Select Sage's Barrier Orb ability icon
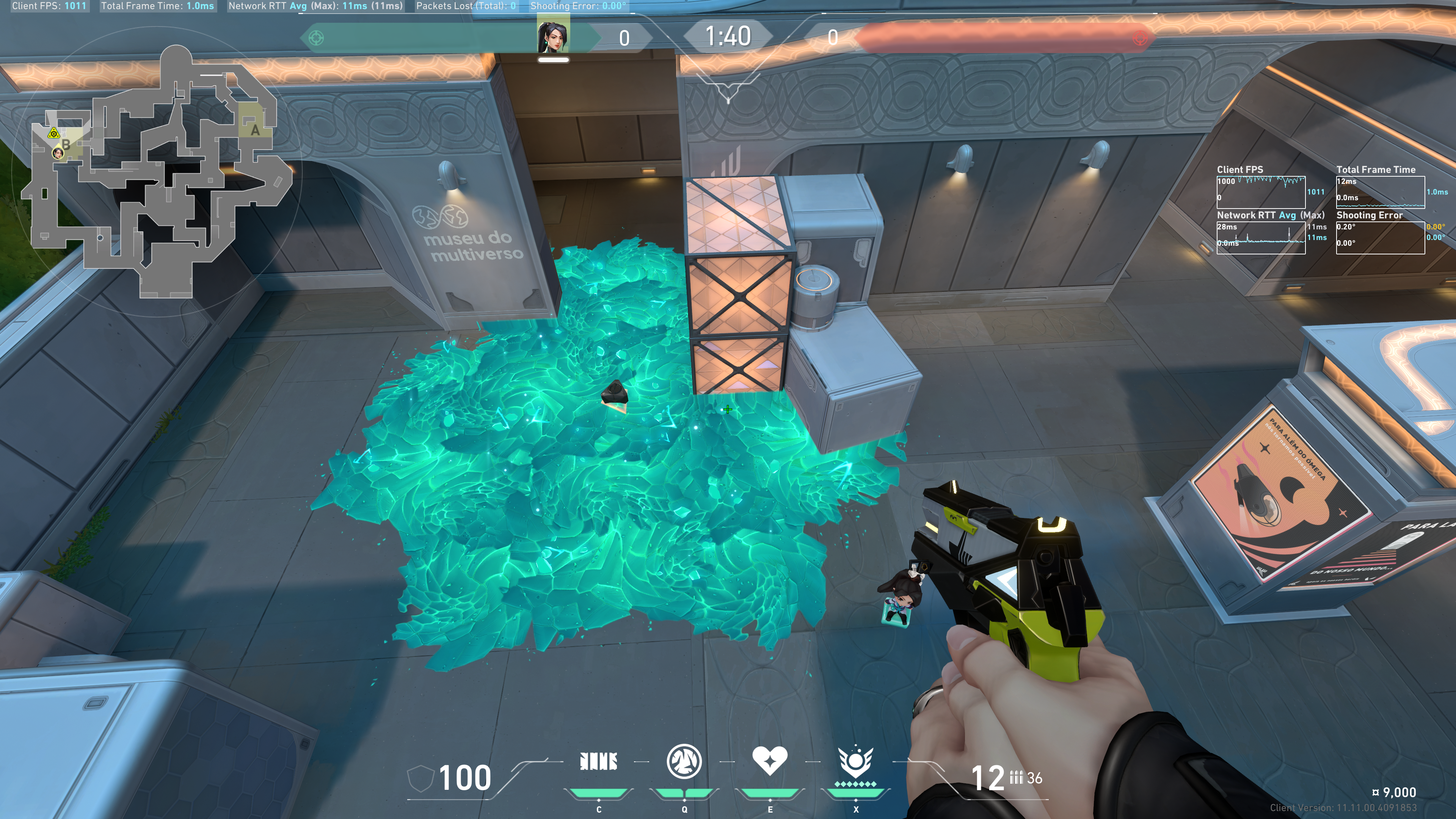This screenshot has height=819, width=1456. pos(599,762)
